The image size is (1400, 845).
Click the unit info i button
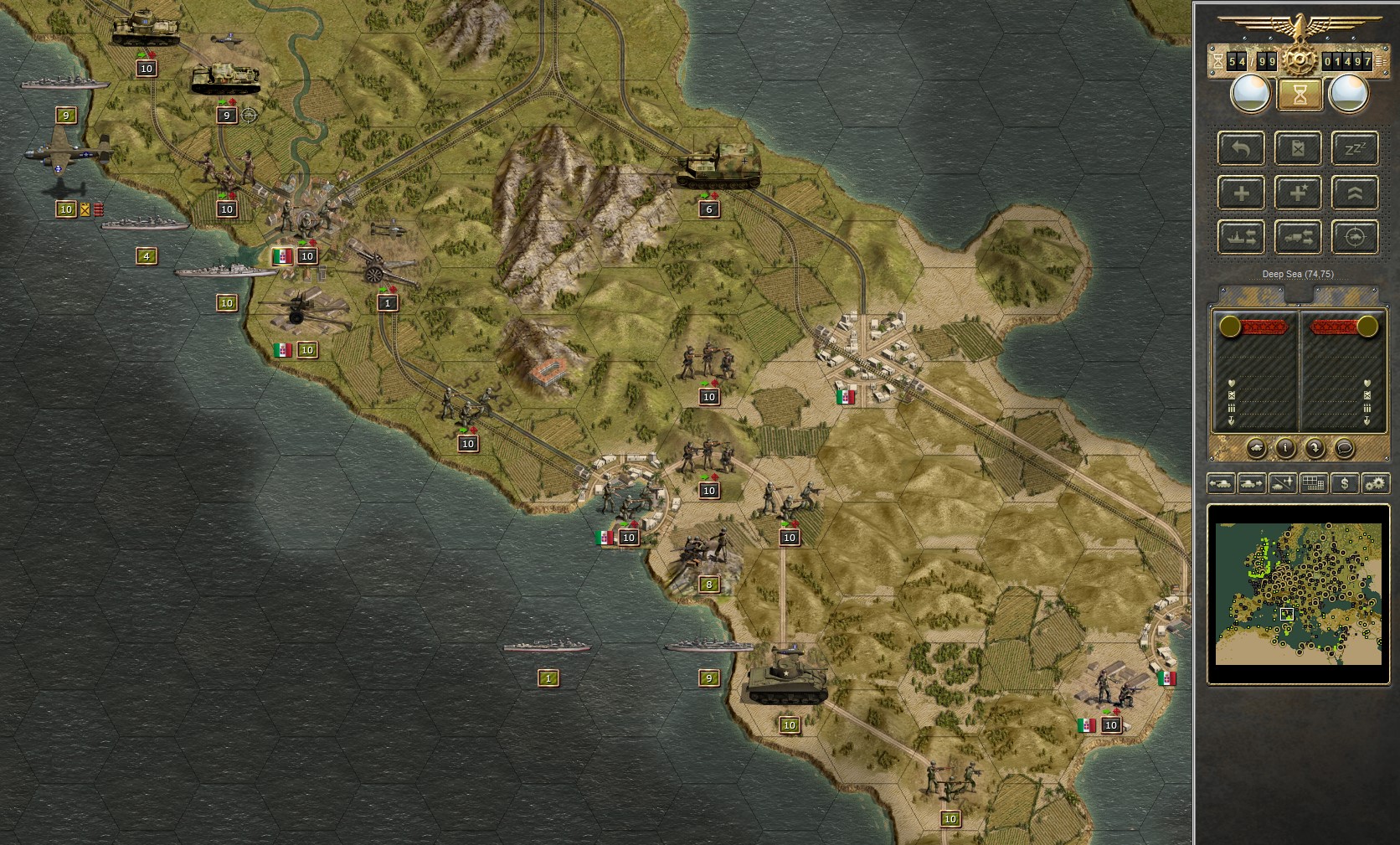(x=1285, y=449)
